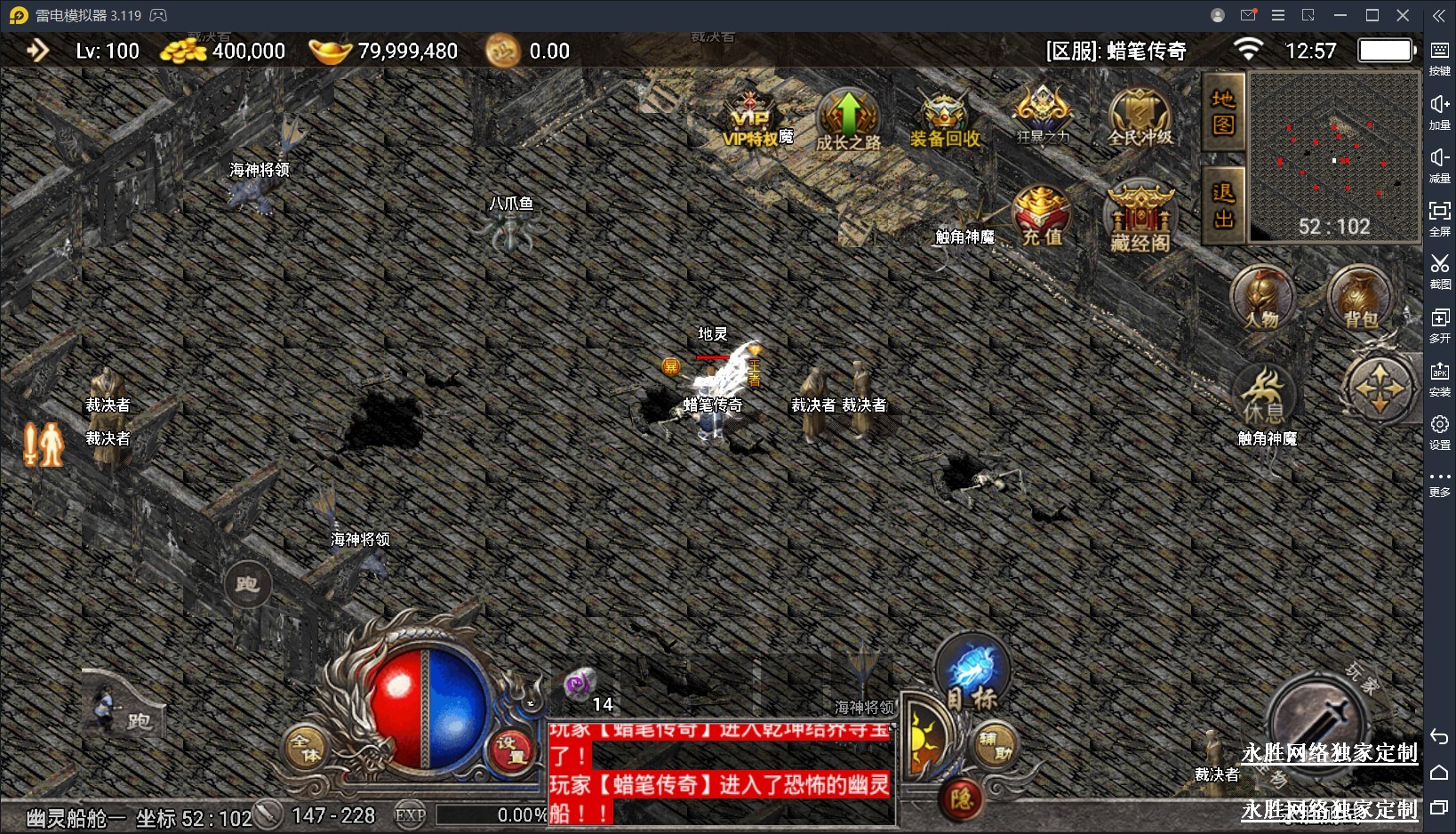Click the minimap showing 52:102
The width and height of the screenshot is (1456, 834).
(x=1333, y=156)
